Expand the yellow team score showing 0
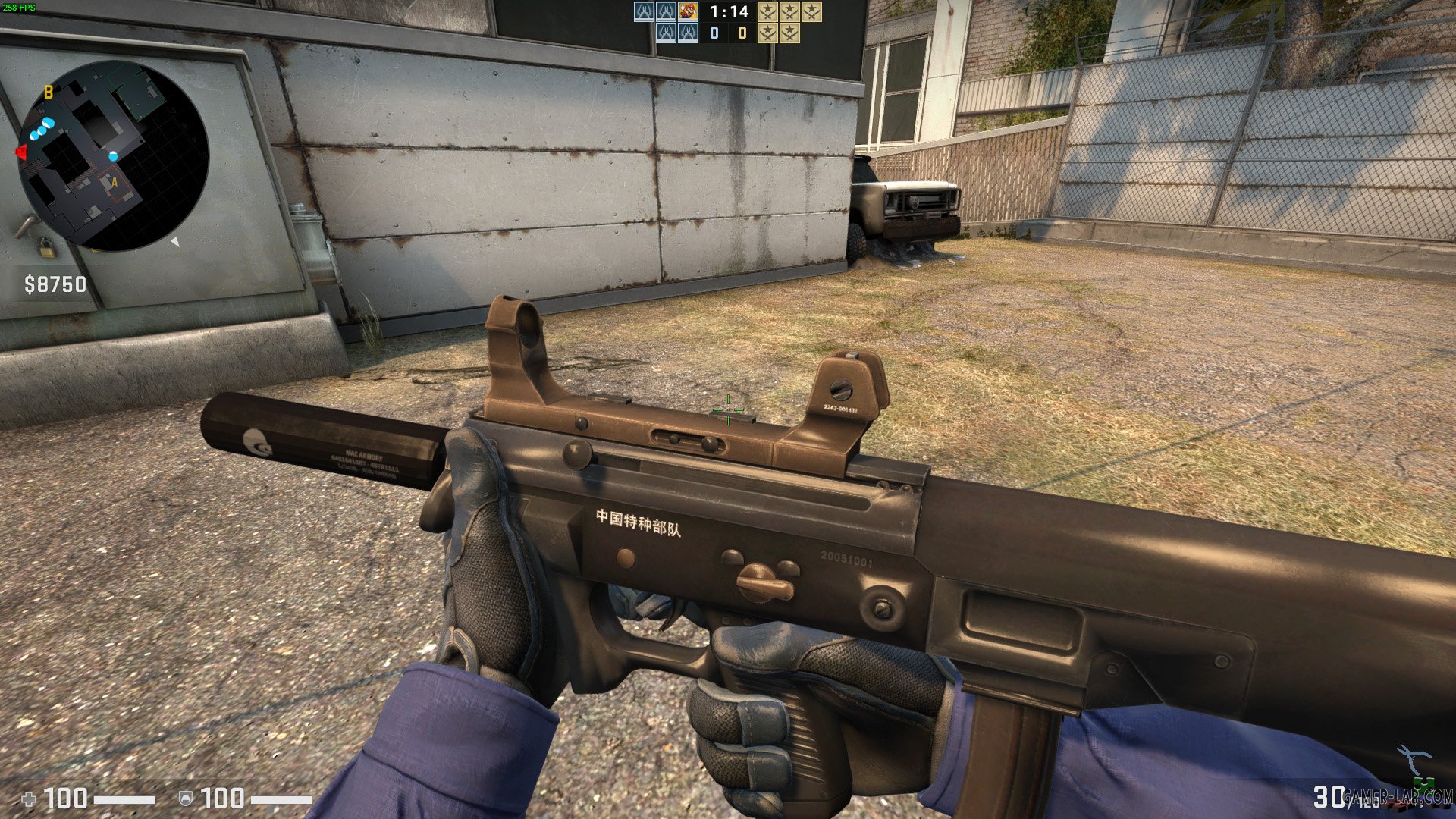The image size is (1456, 819). 742,33
